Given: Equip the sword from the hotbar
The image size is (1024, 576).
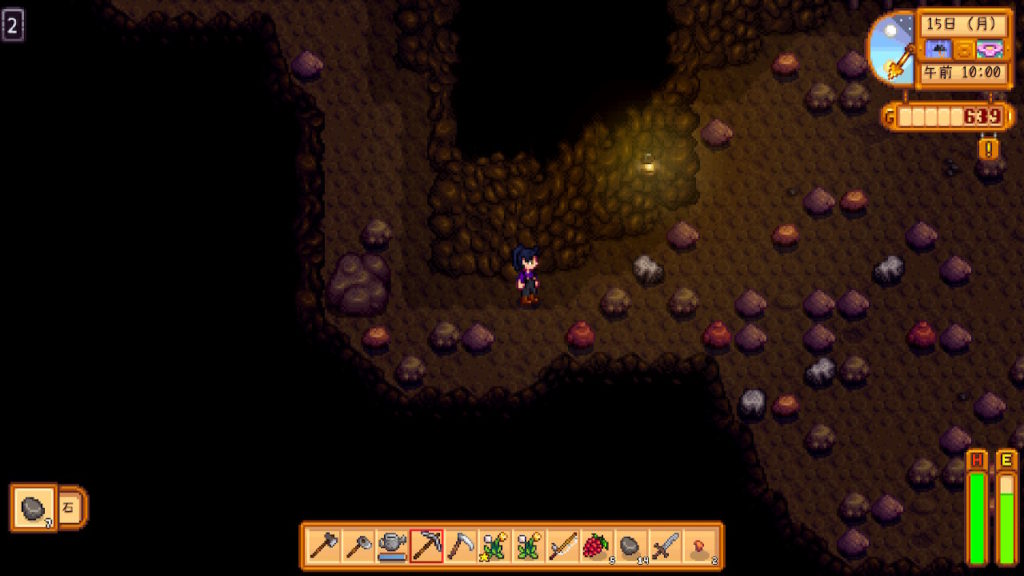Looking at the screenshot, I should click(x=665, y=546).
